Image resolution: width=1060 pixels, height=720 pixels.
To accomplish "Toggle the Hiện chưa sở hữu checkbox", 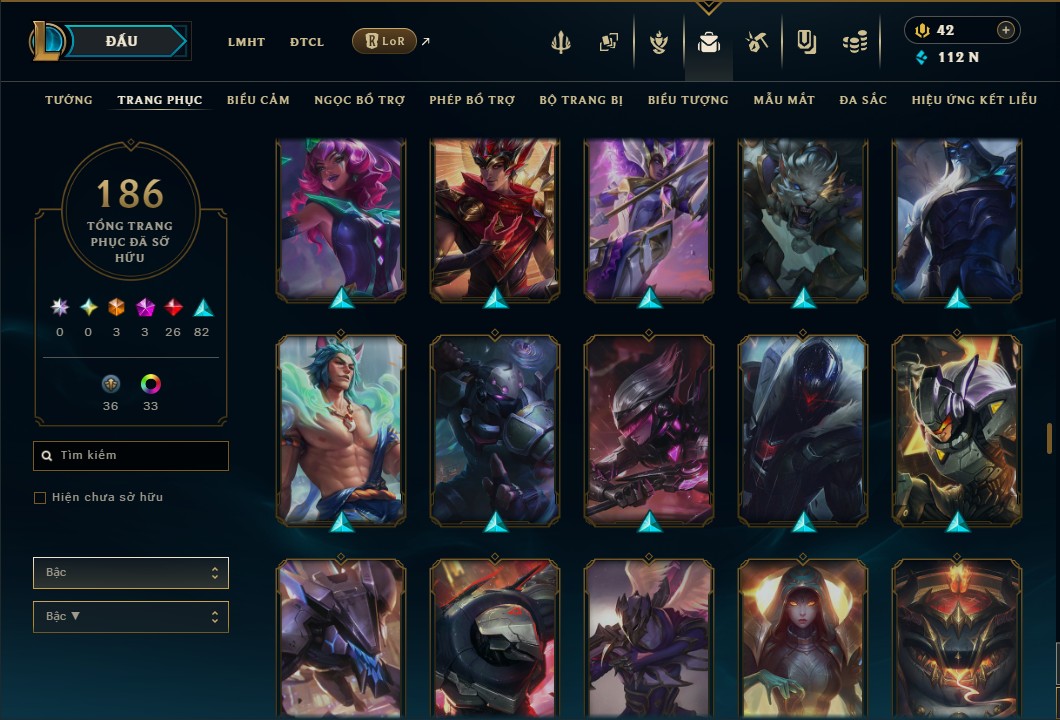I will click(x=40, y=498).
